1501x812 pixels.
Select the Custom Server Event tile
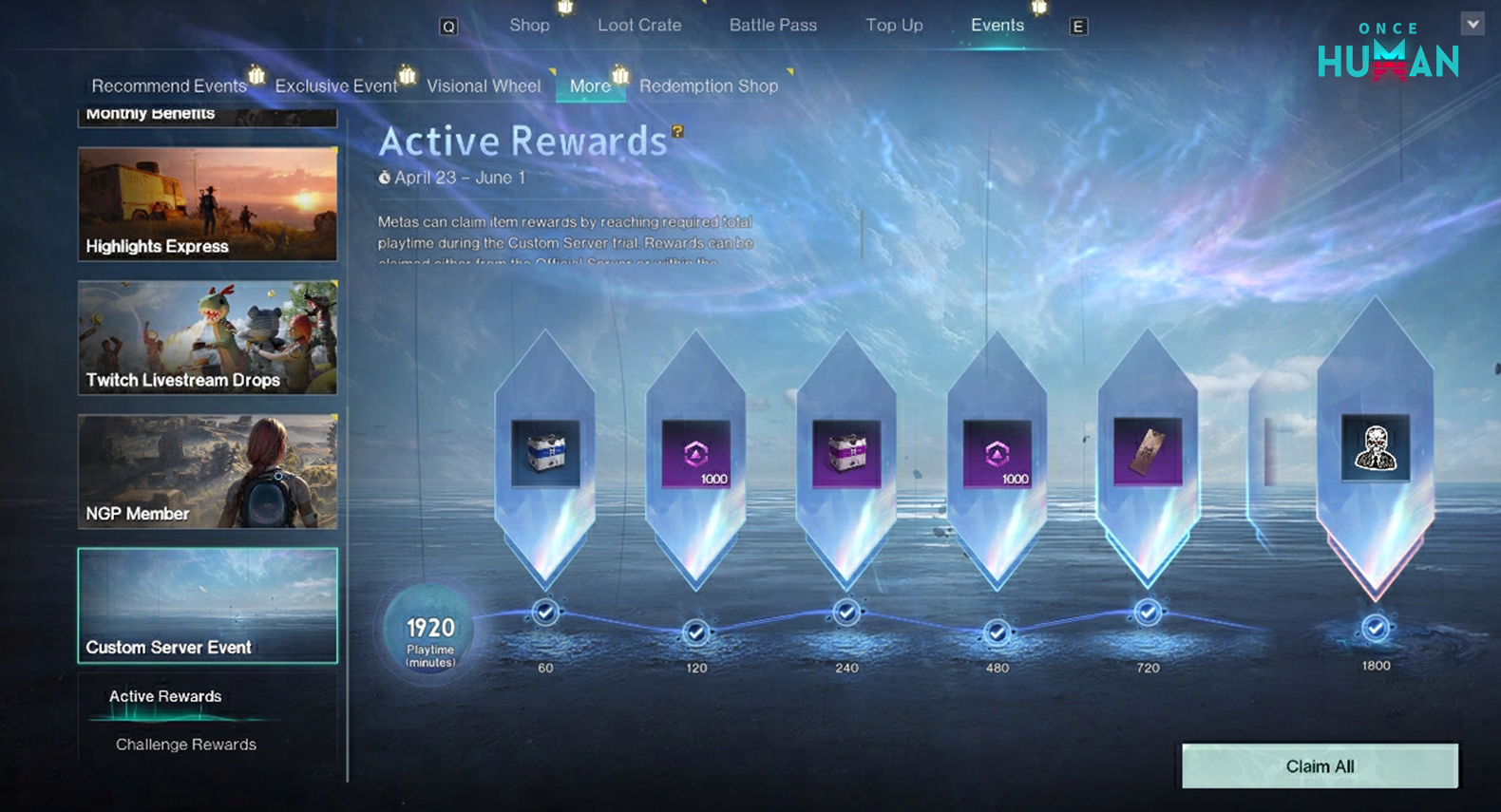tap(207, 605)
